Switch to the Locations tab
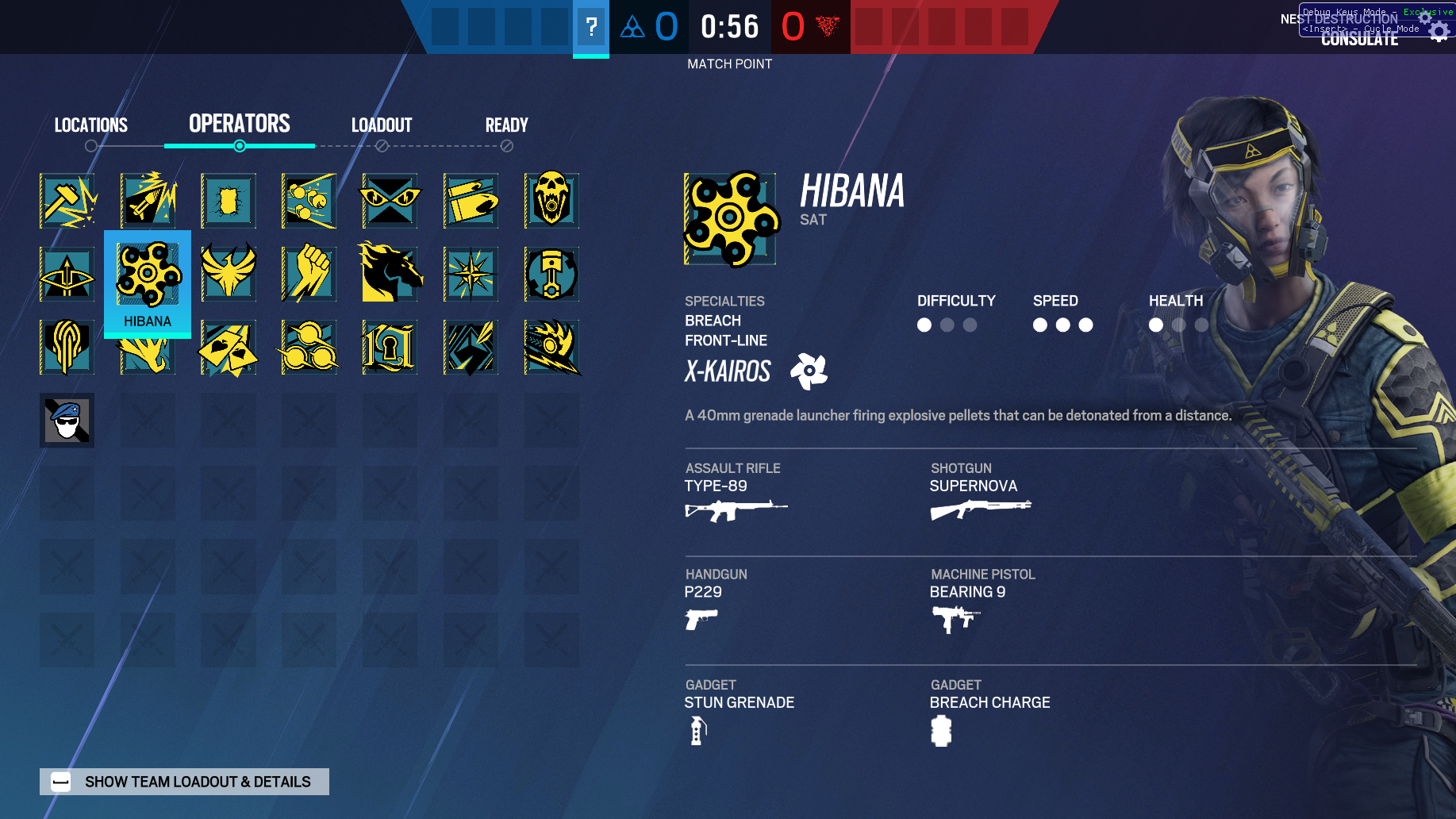Screen dimensions: 1456x819 coord(90,125)
